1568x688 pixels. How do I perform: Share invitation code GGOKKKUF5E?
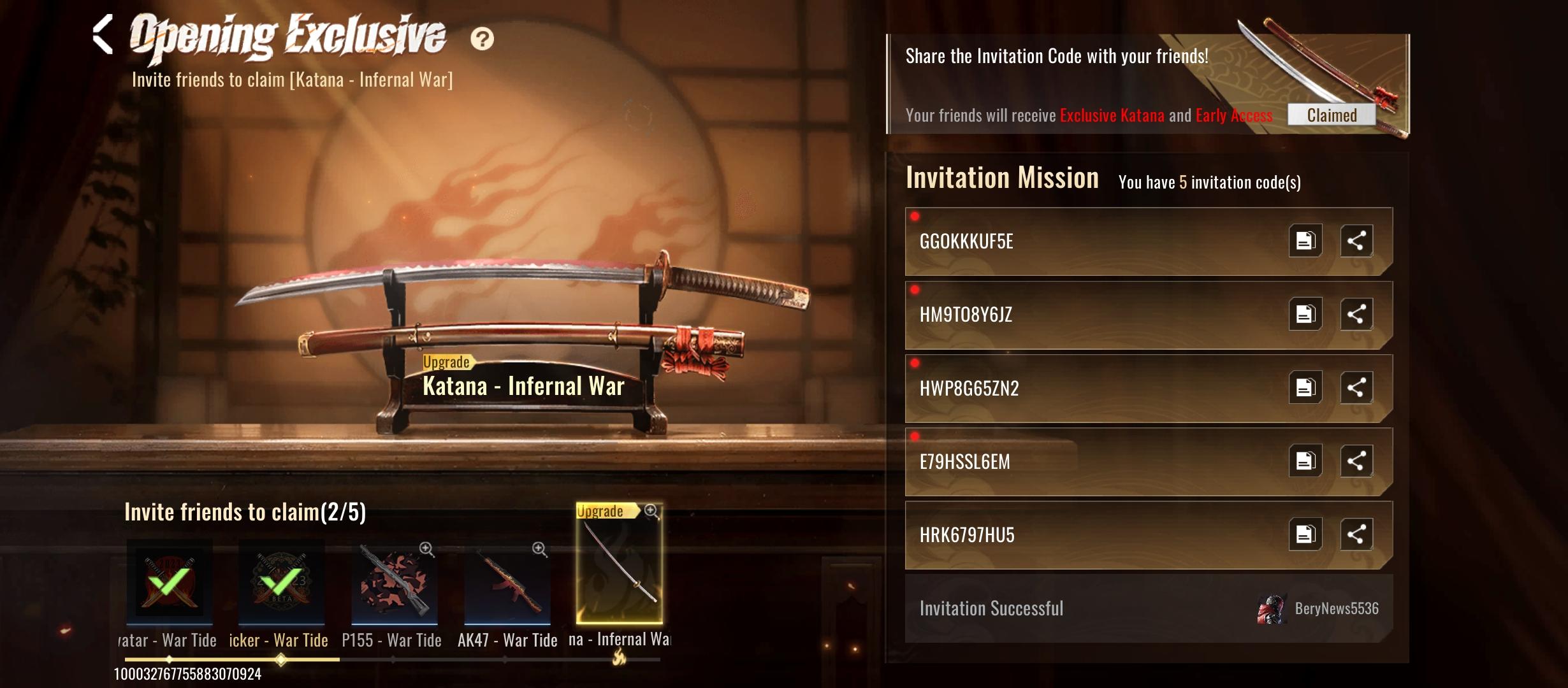point(1356,241)
